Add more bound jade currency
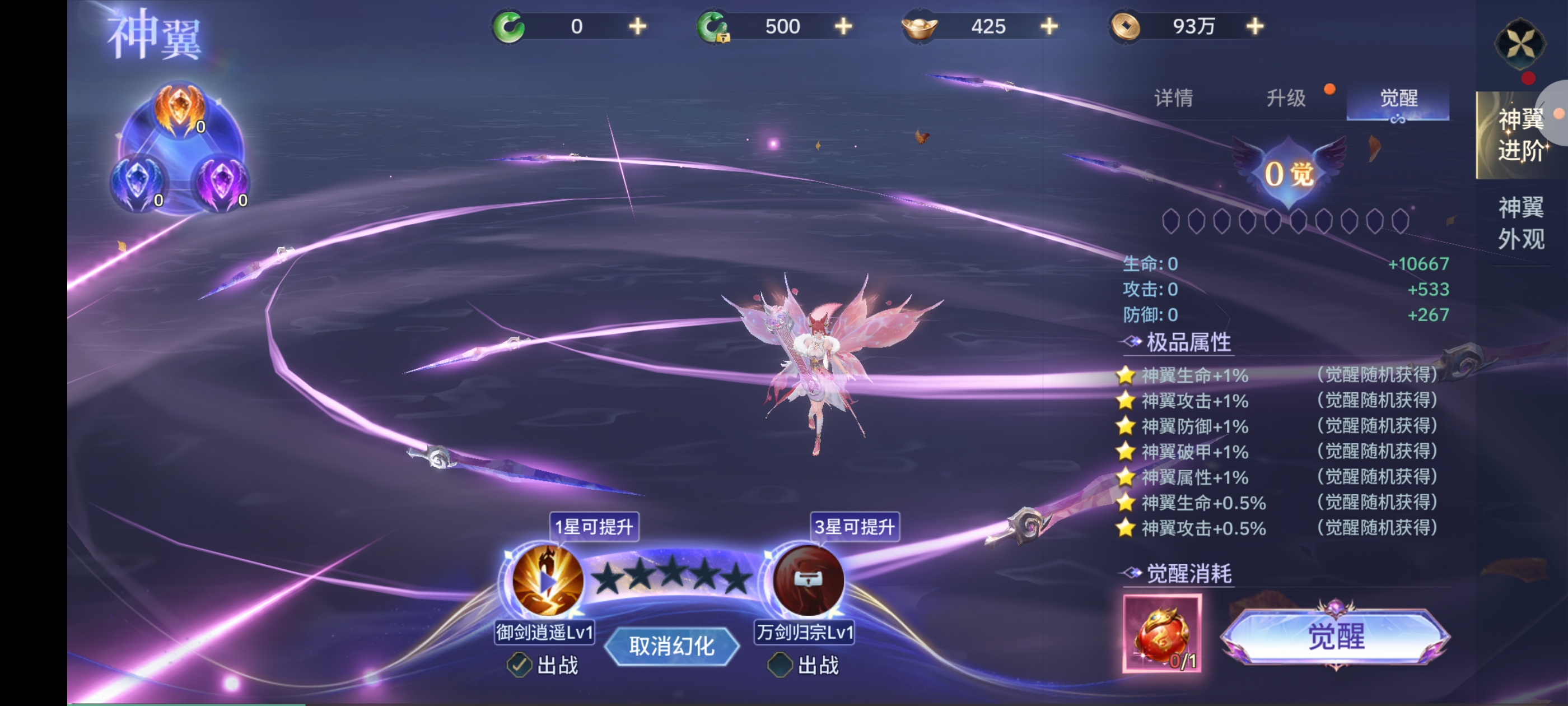1568x706 pixels. tap(843, 26)
